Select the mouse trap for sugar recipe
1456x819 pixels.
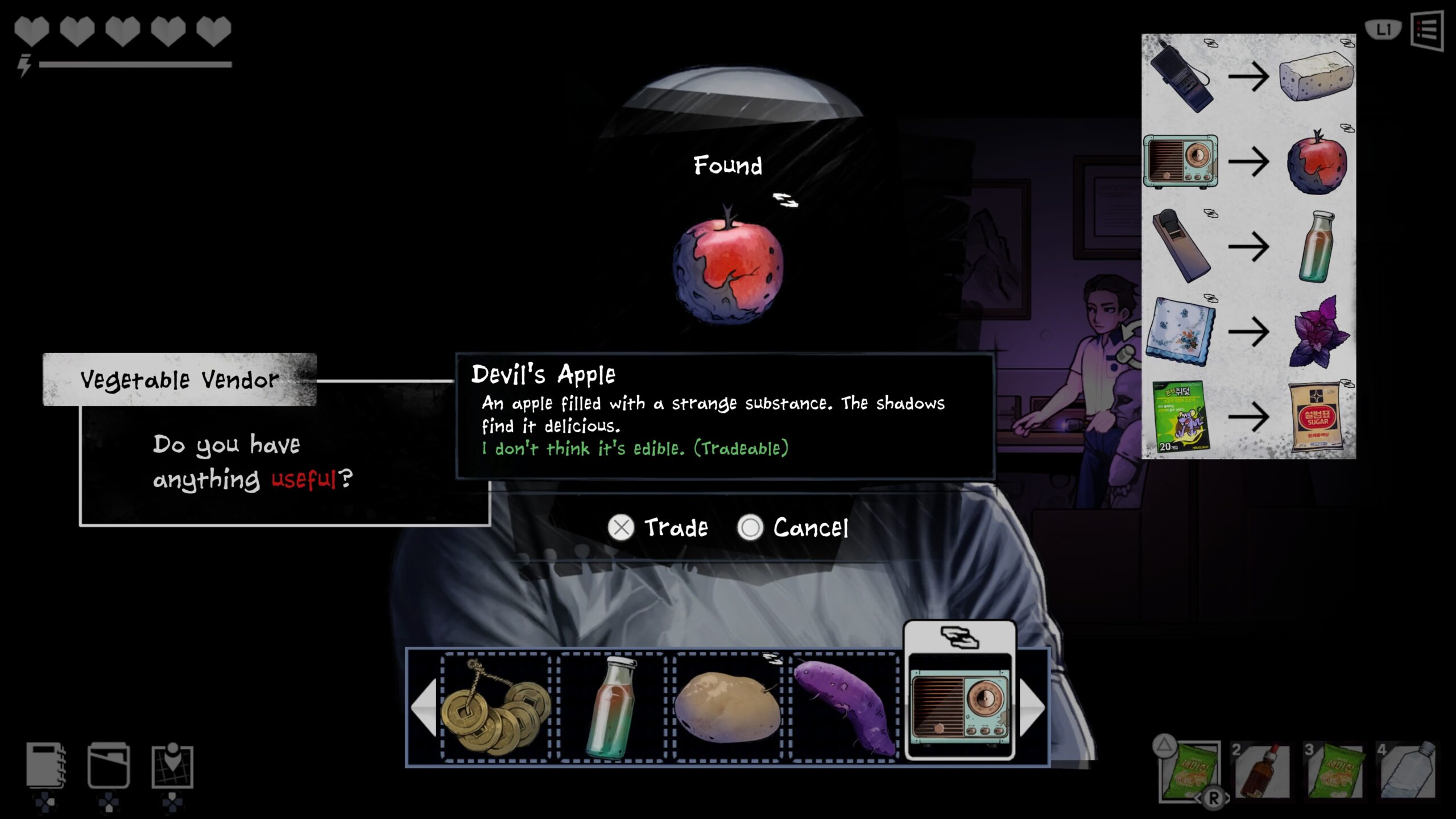[x=1181, y=416]
